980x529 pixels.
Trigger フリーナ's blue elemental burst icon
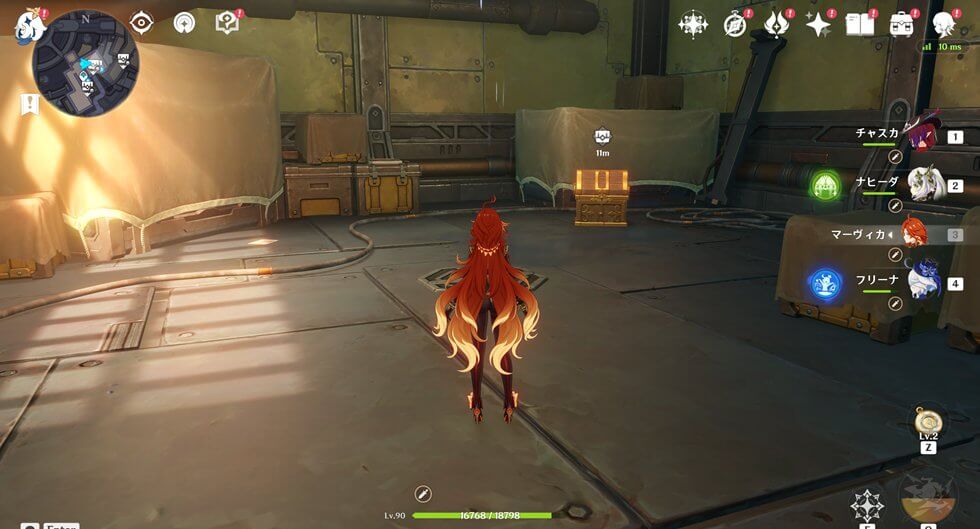826,283
